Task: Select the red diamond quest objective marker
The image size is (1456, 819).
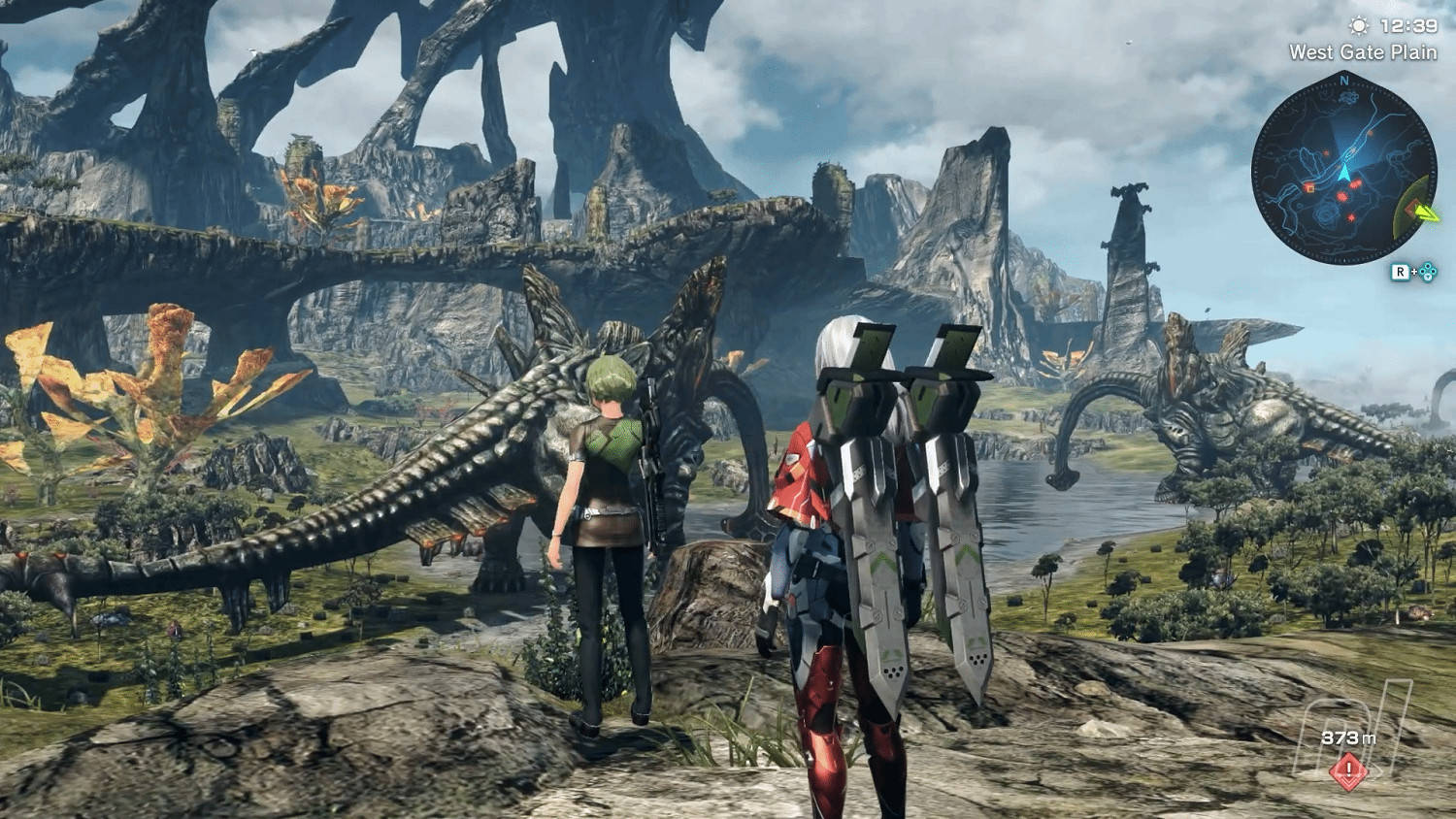Action: pyautogui.click(x=1348, y=772)
